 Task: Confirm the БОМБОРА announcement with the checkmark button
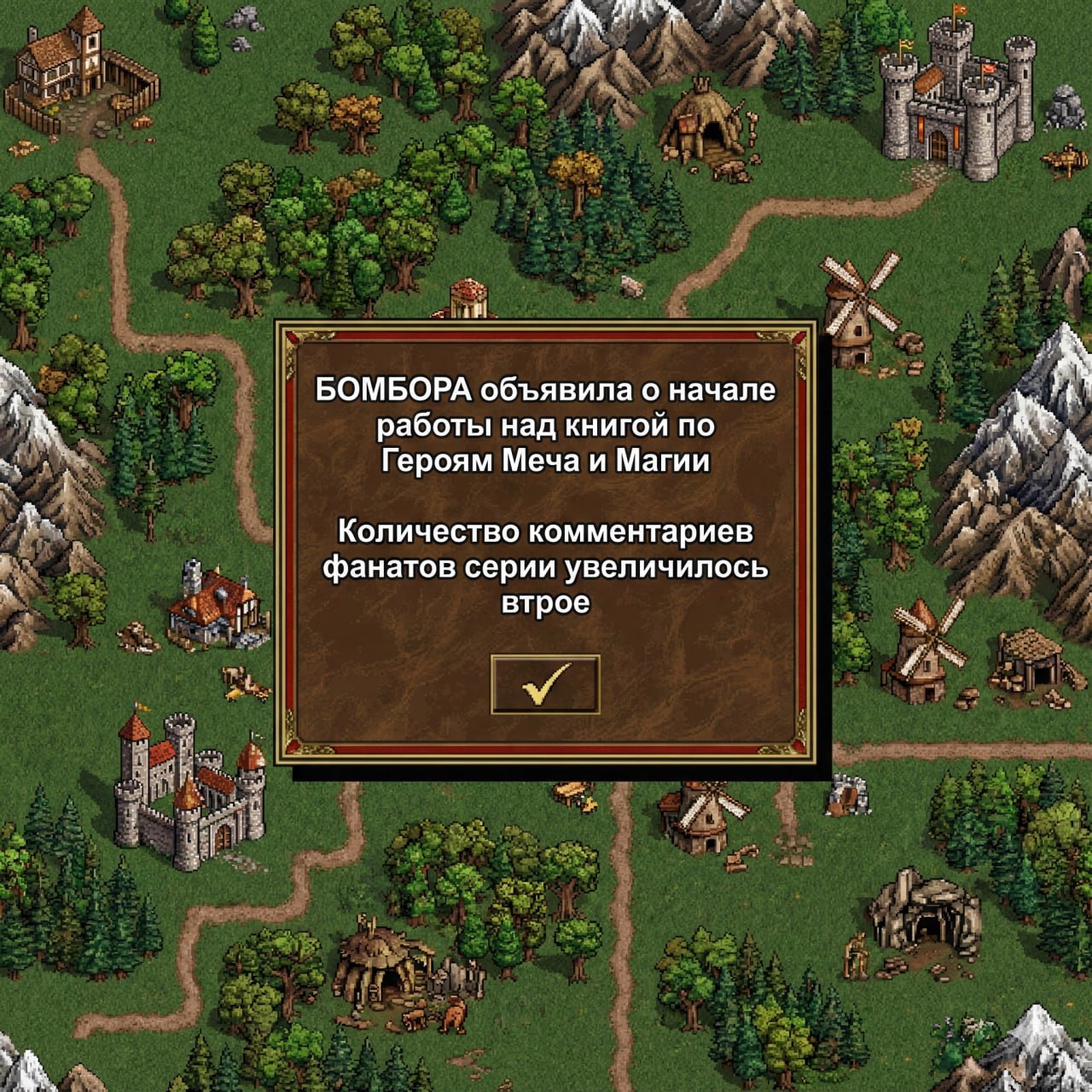click(546, 682)
